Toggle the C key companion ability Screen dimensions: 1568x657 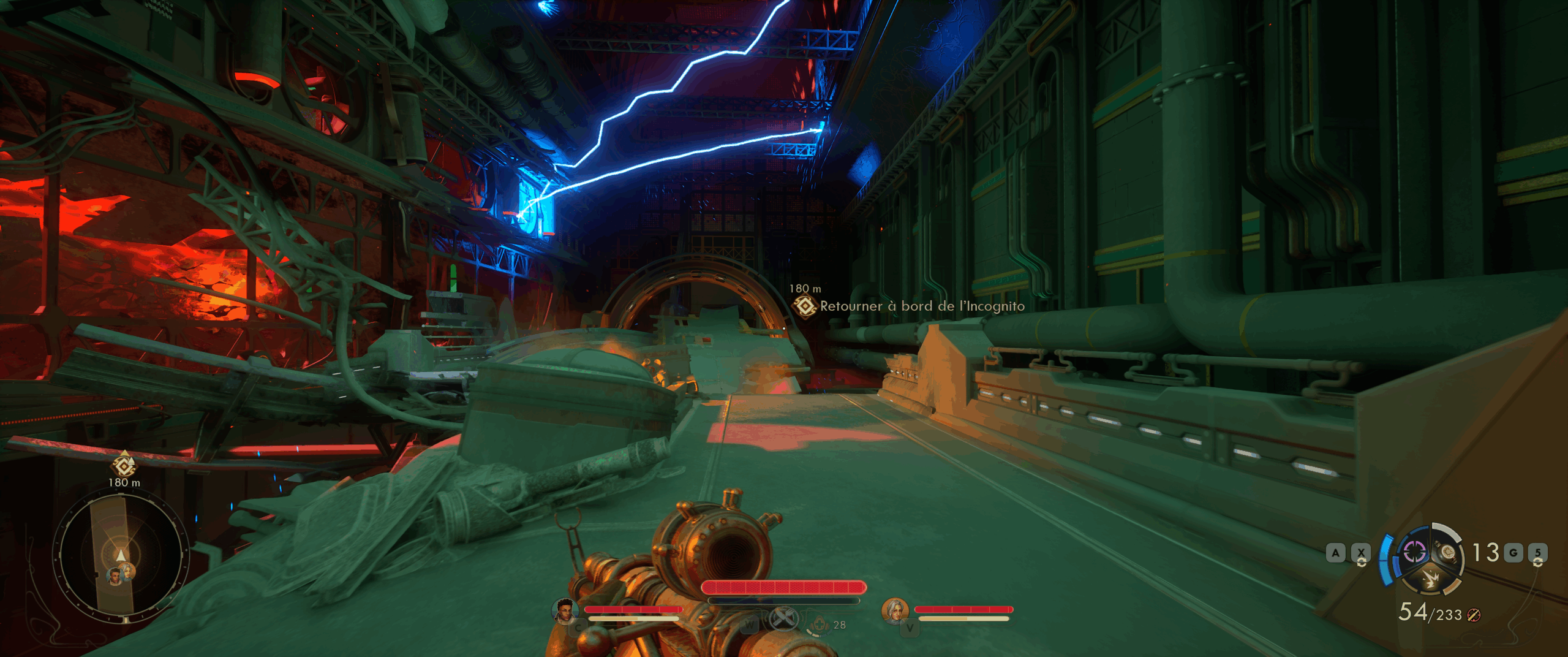(x=578, y=628)
